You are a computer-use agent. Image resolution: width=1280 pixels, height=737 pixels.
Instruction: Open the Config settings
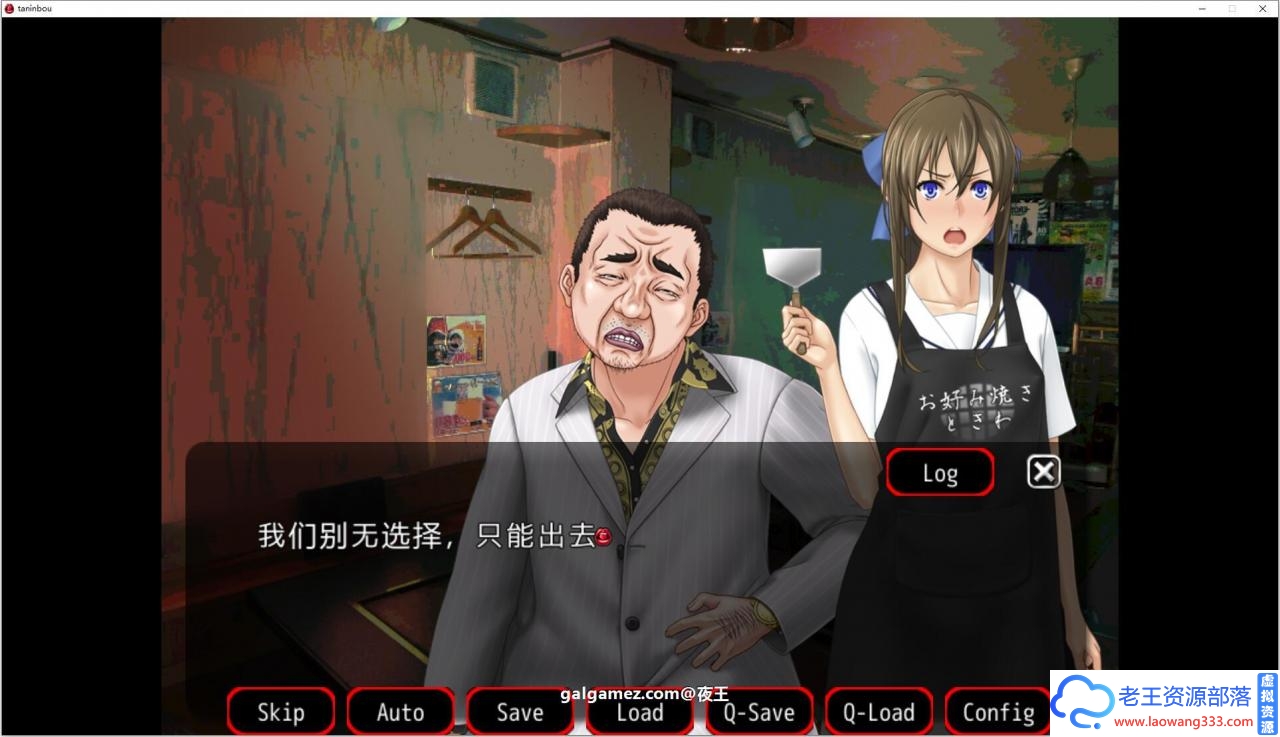click(x=997, y=712)
